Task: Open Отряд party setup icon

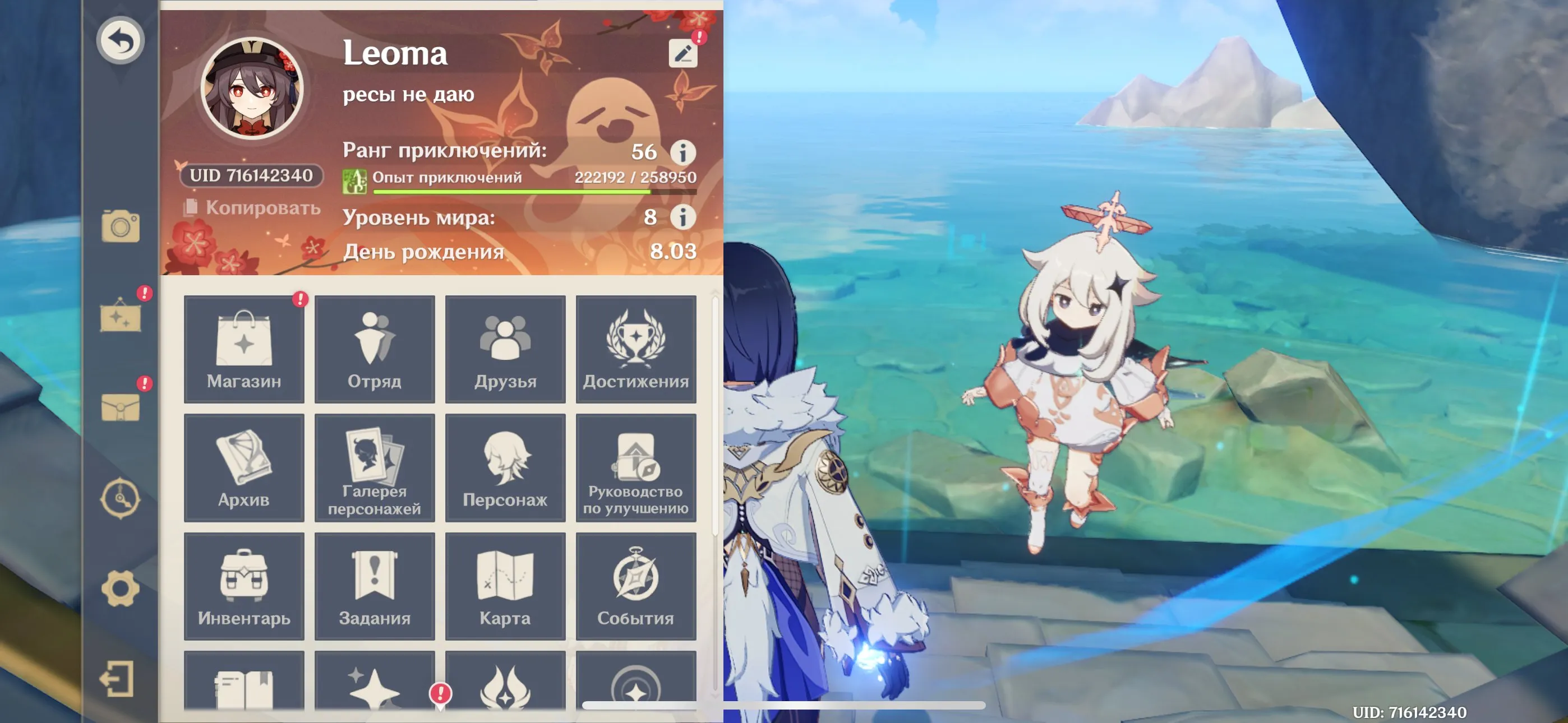Action: pos(375,347)
